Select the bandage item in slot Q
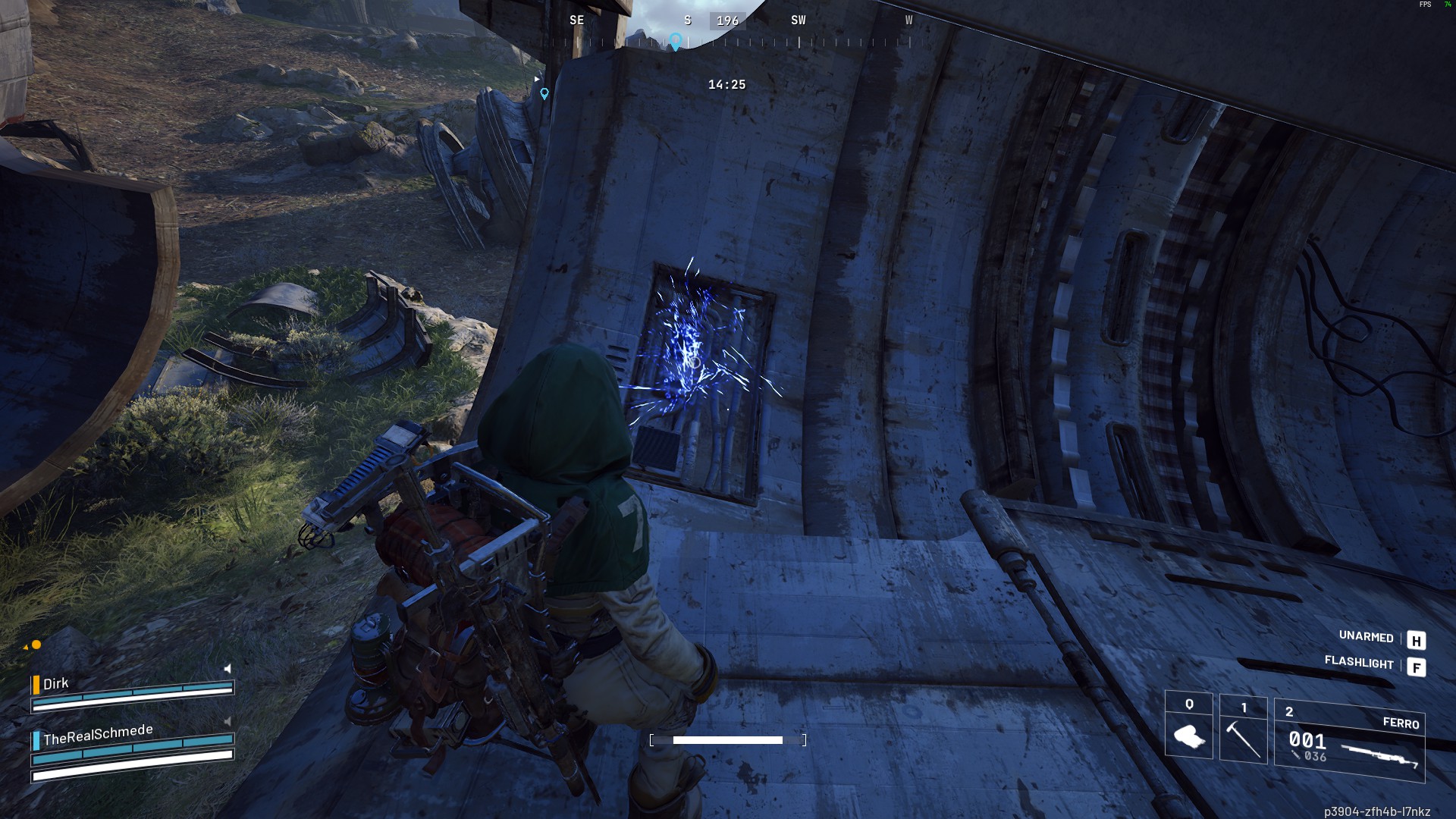 pos(1188,733)
